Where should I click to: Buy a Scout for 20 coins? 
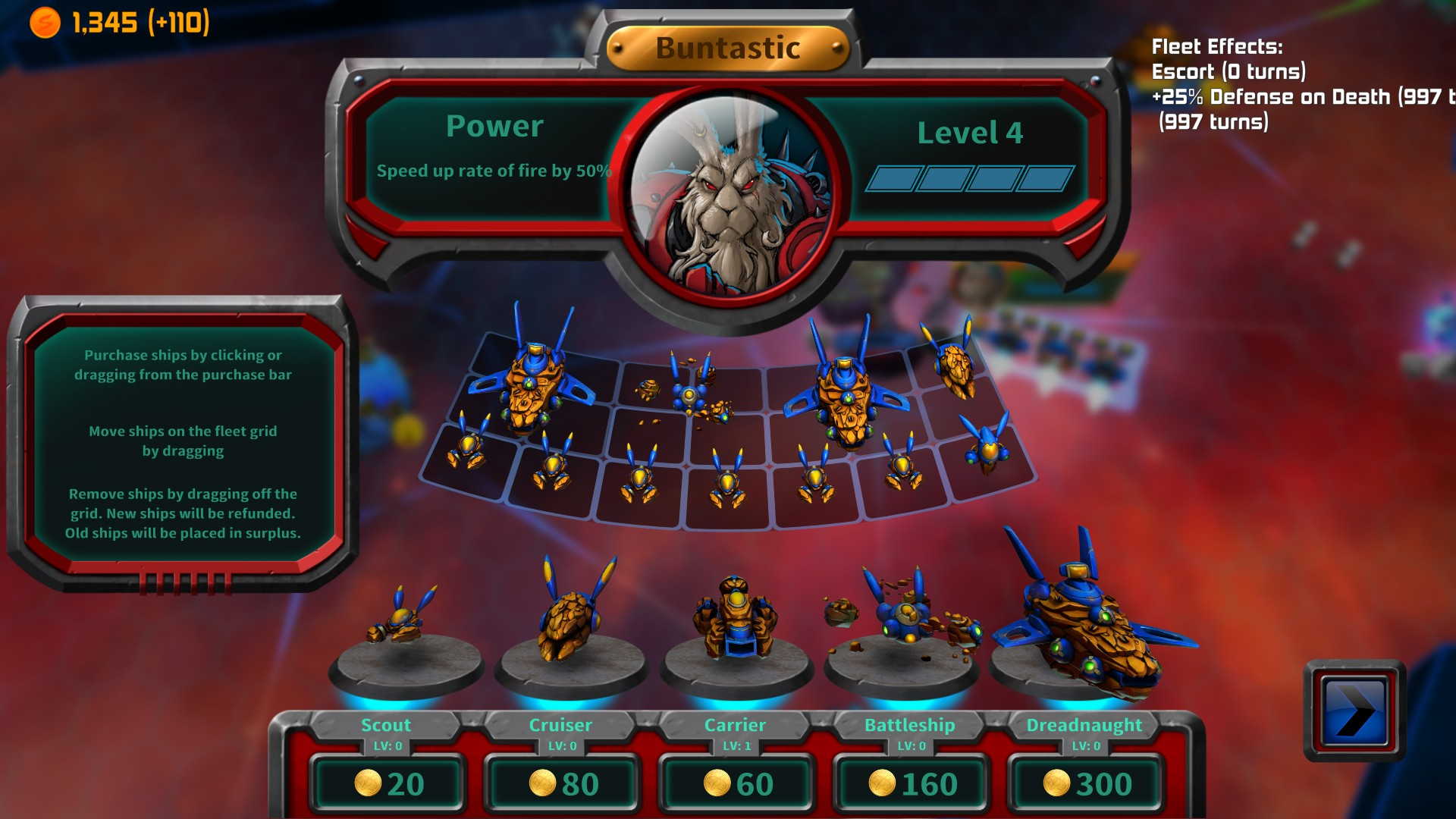pyautogui.click(x=388, y=783)
